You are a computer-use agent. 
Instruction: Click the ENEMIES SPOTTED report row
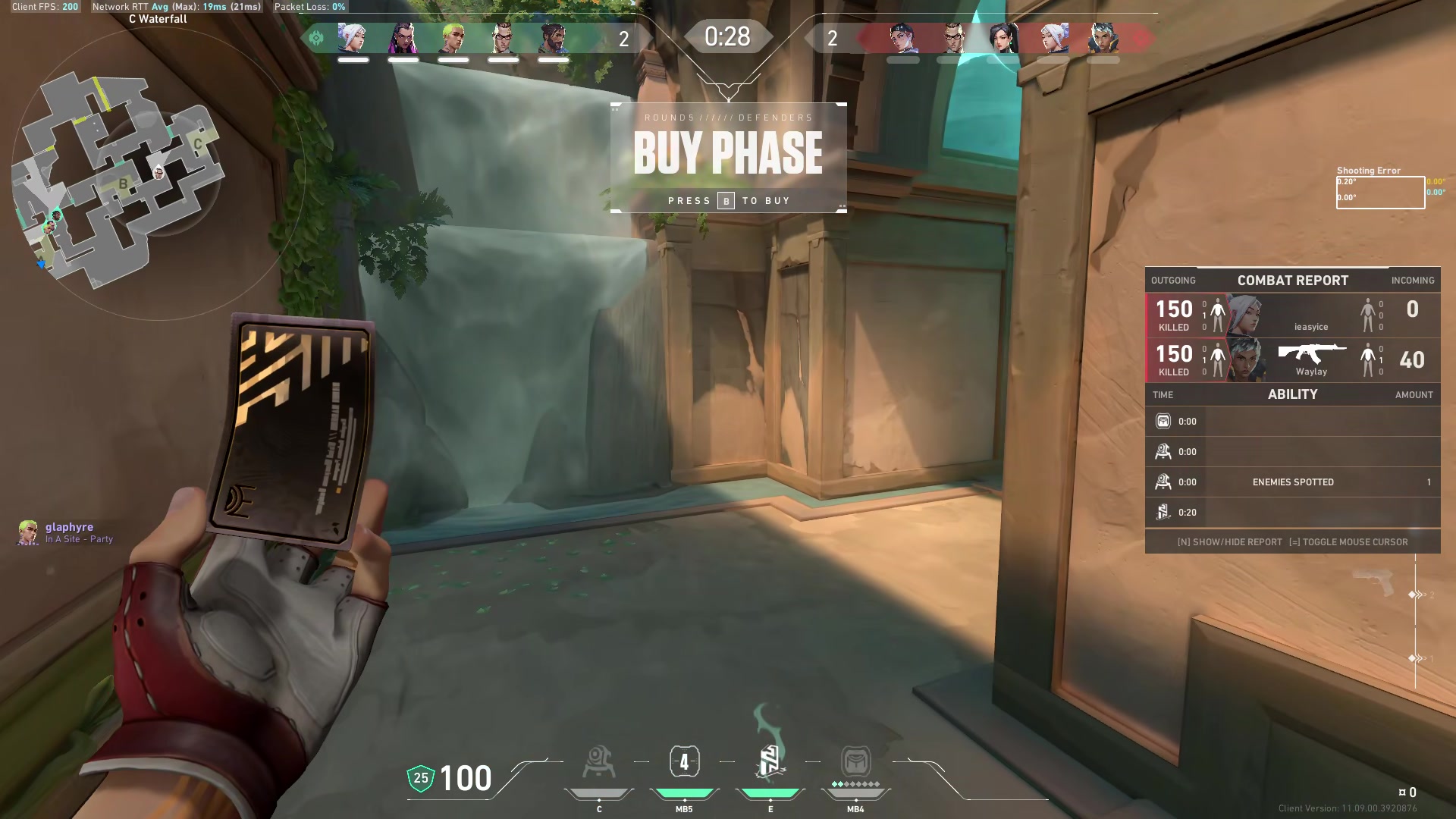click(x=1293, y=482)
